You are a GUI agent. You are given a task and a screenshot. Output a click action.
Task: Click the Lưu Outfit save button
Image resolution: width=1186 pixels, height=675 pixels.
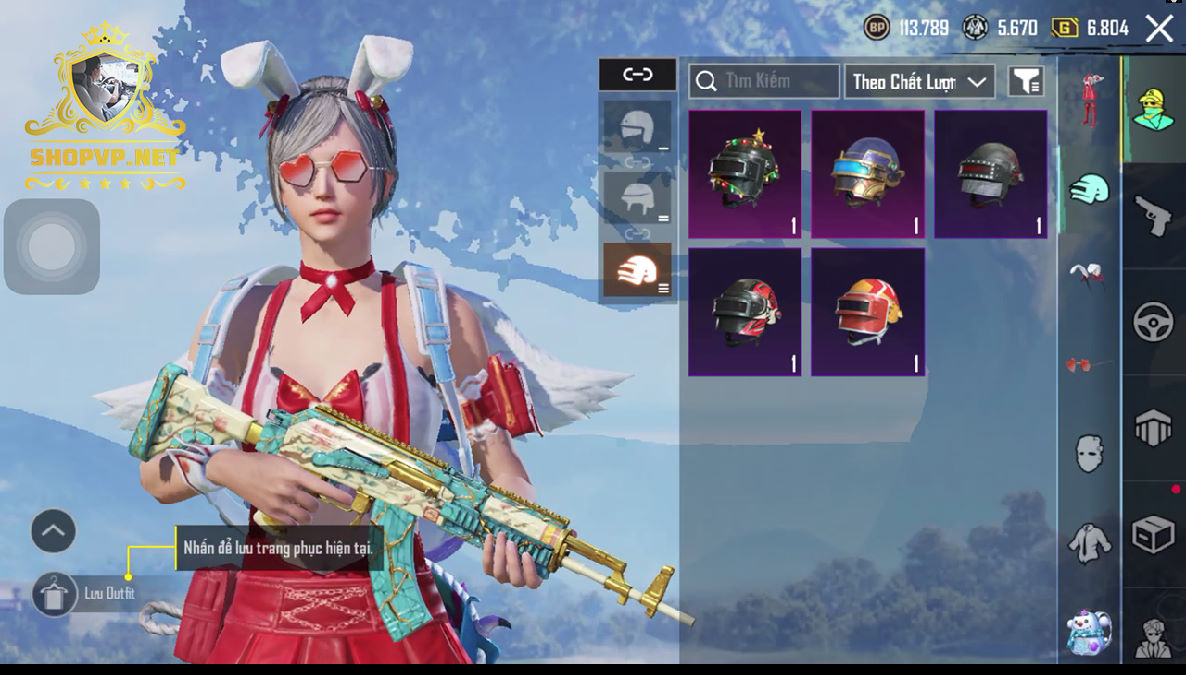54,594
